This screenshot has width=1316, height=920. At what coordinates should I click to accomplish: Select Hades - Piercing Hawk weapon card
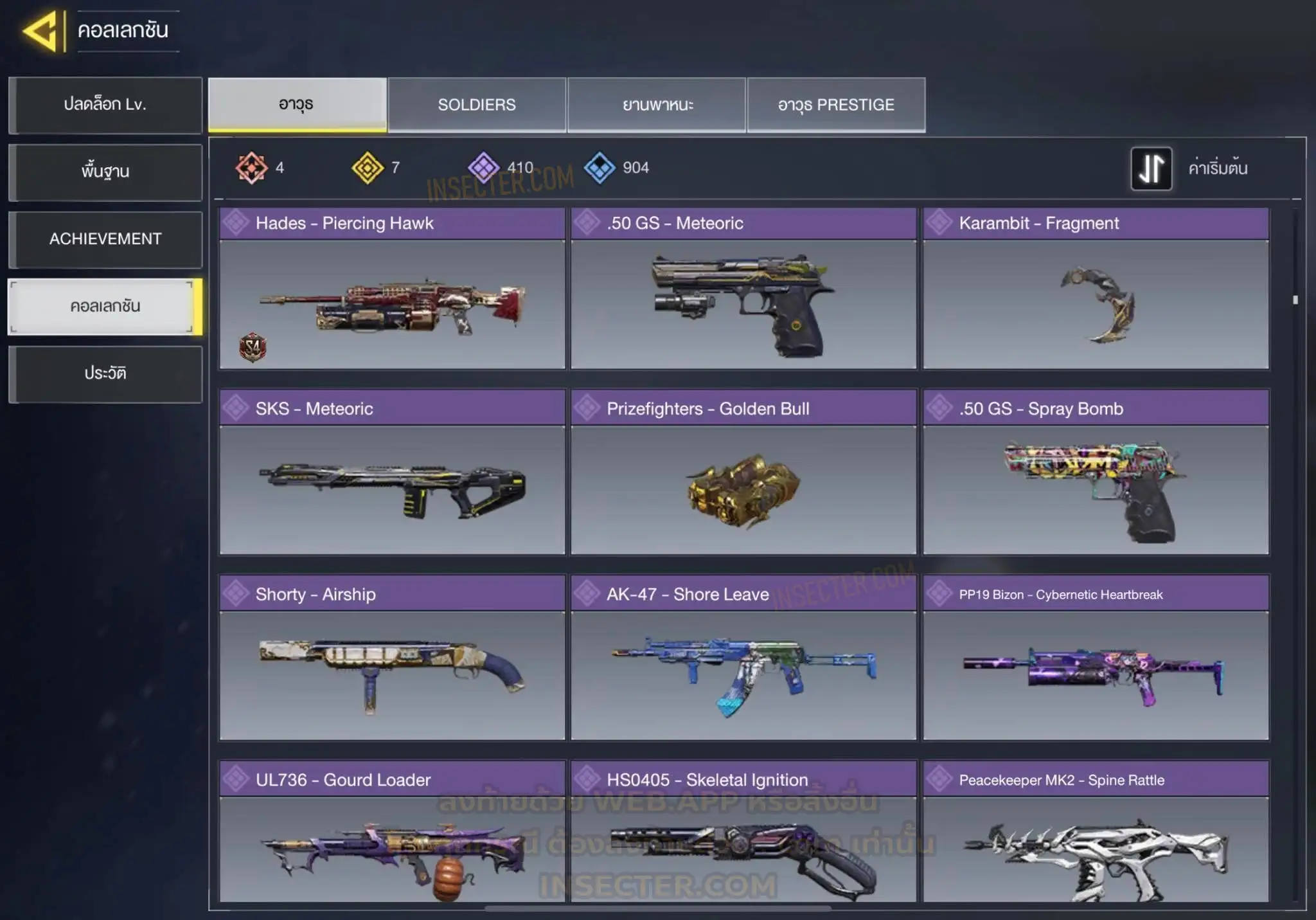392,288
